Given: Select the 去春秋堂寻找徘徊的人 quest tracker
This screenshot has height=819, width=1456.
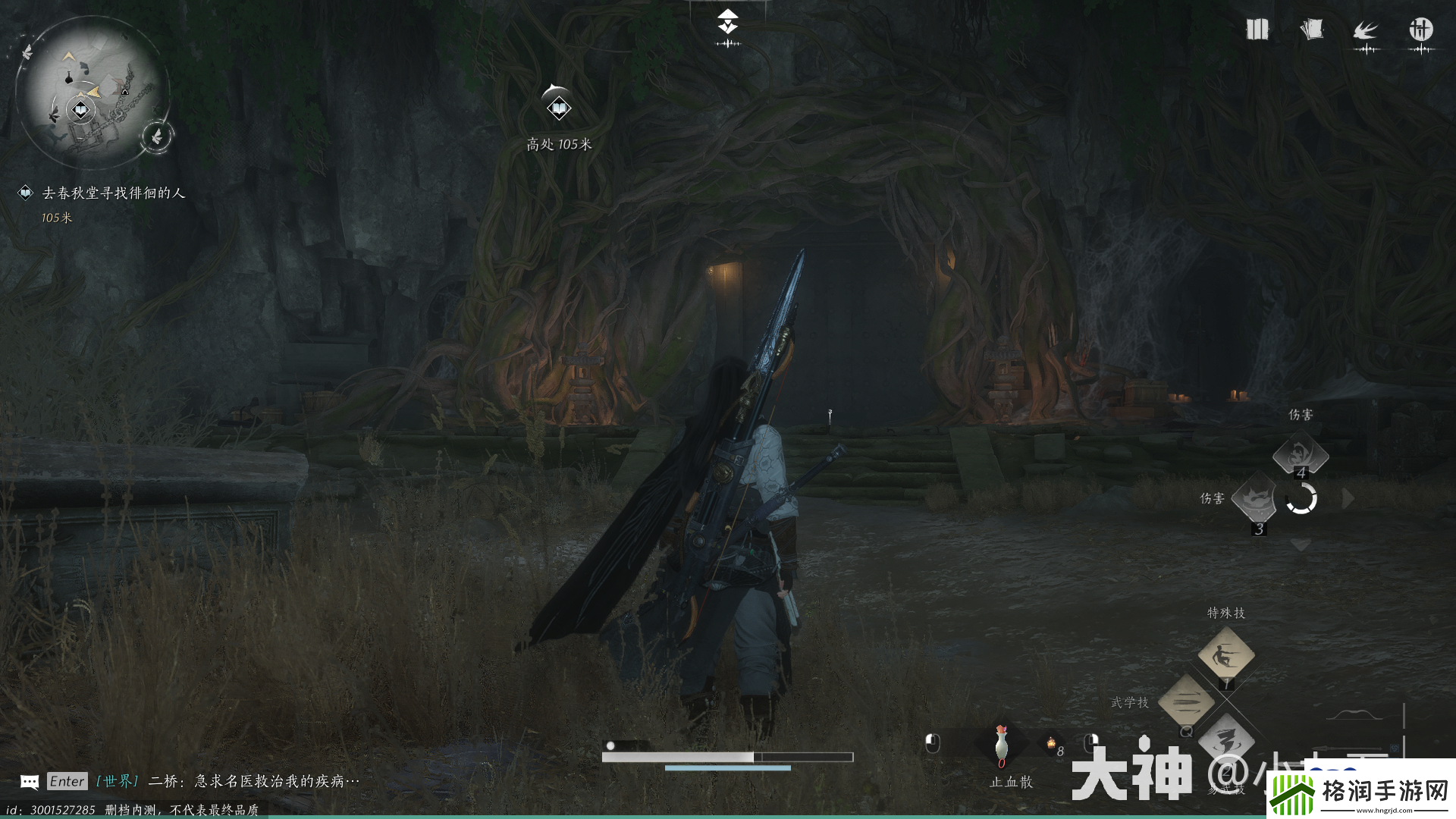Looking at the screenshot, I should (x=113, y=193).
